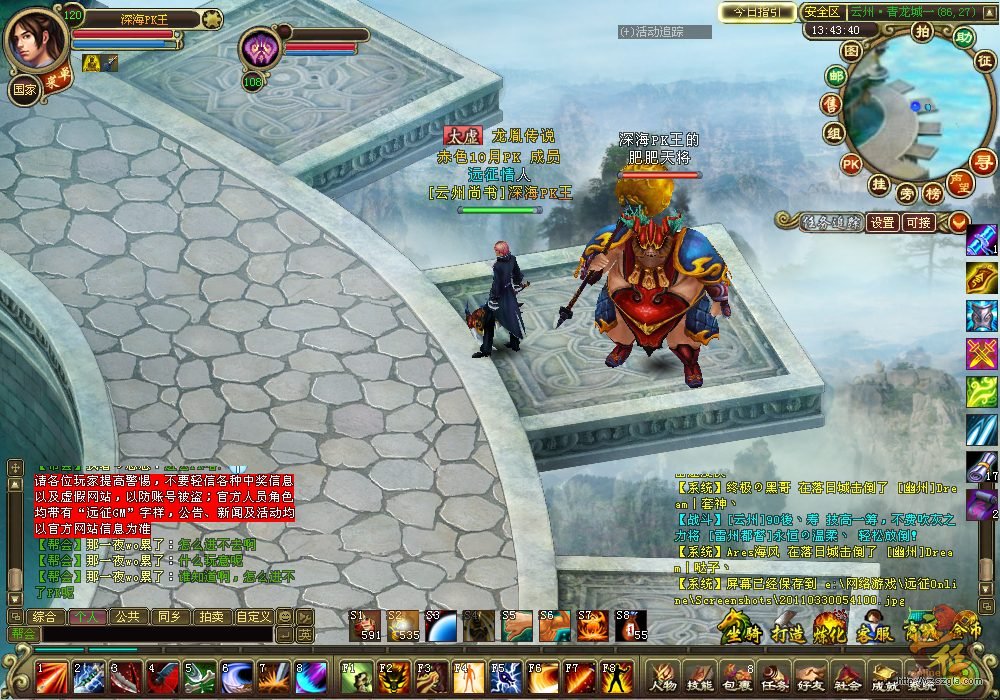
Task: Switch chat to the 拍卖 tab
Action: (x=209, y=616)
